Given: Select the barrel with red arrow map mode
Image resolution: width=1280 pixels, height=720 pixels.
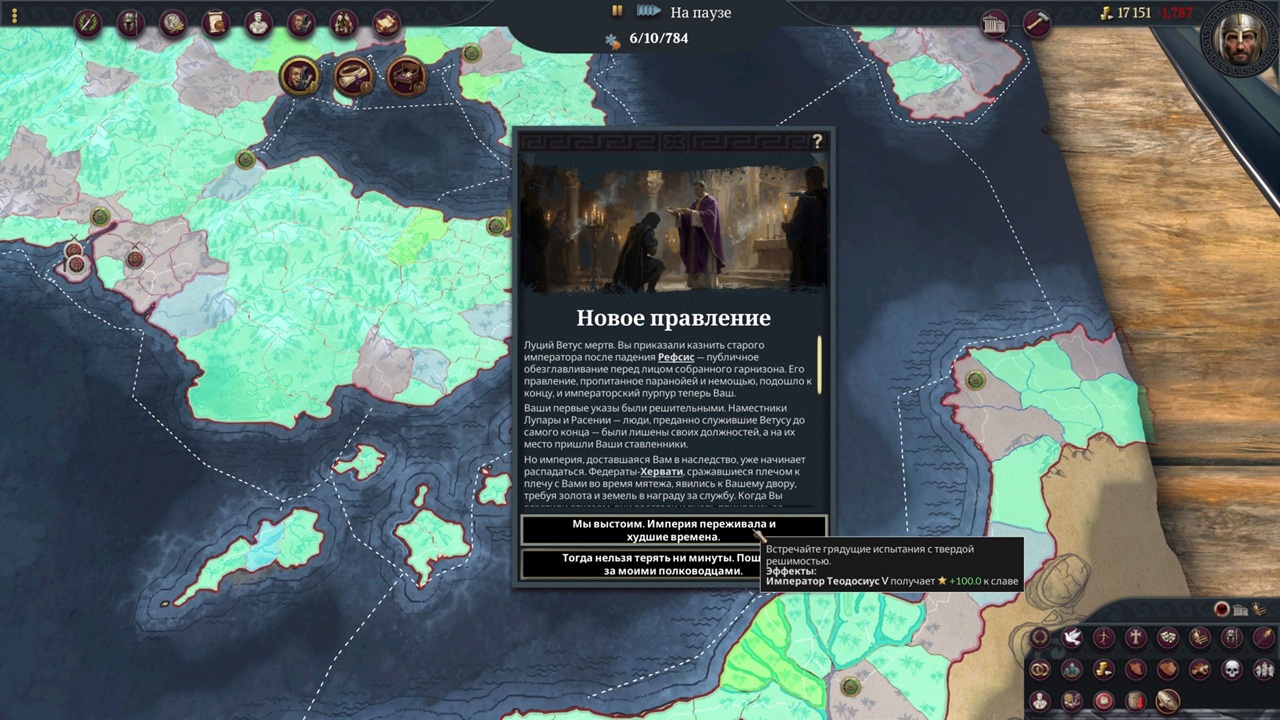Looking at the screenshot, I should click(1135, 700).
